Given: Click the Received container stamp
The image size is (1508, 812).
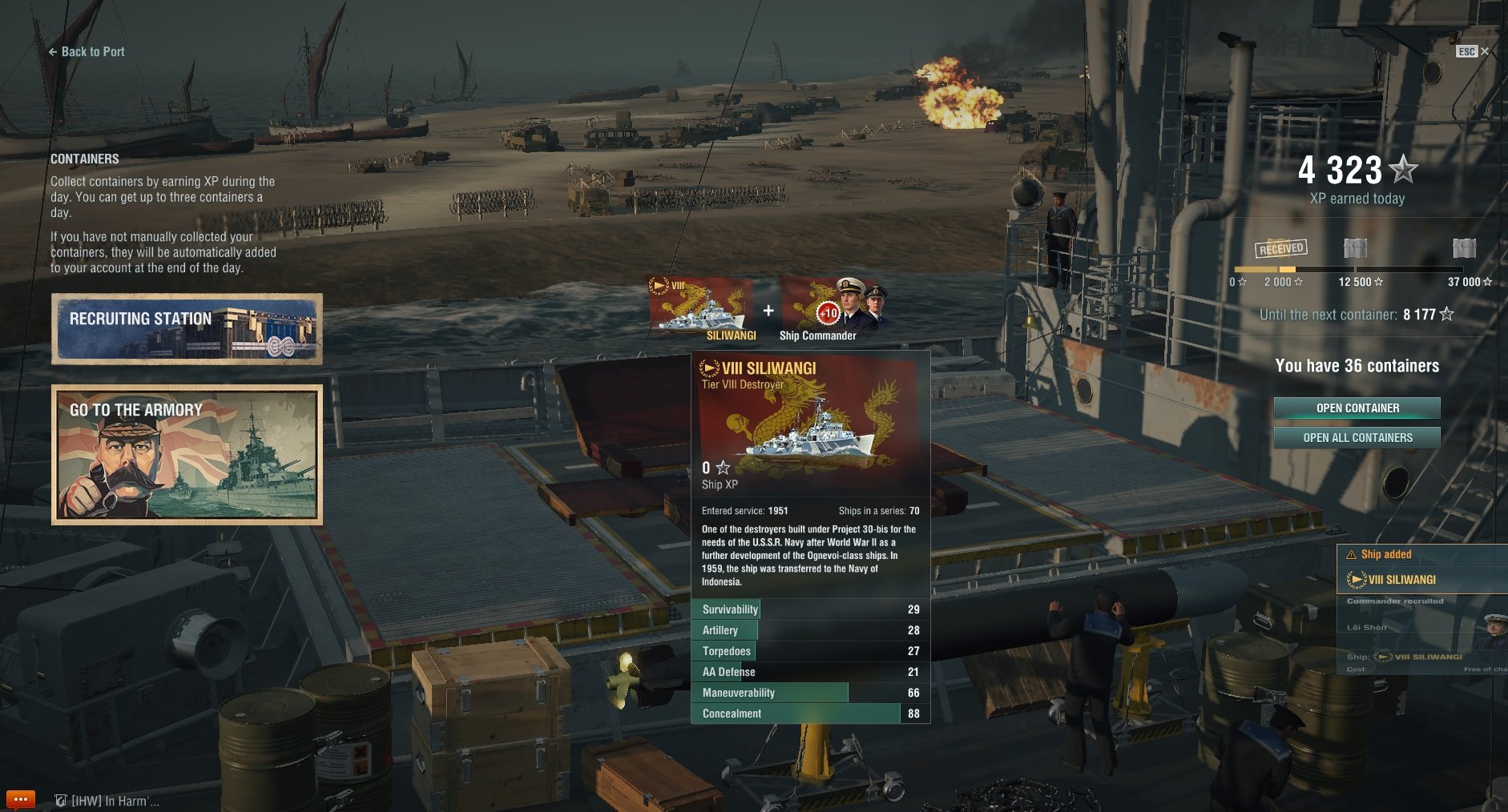Looking at the screenshot, I should click(x=1280, y=248).
